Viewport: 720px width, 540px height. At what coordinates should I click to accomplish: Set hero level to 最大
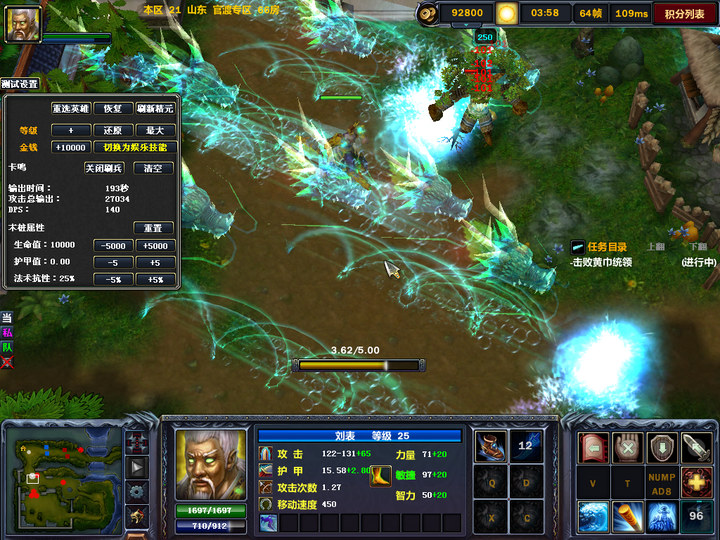(154, 130)
